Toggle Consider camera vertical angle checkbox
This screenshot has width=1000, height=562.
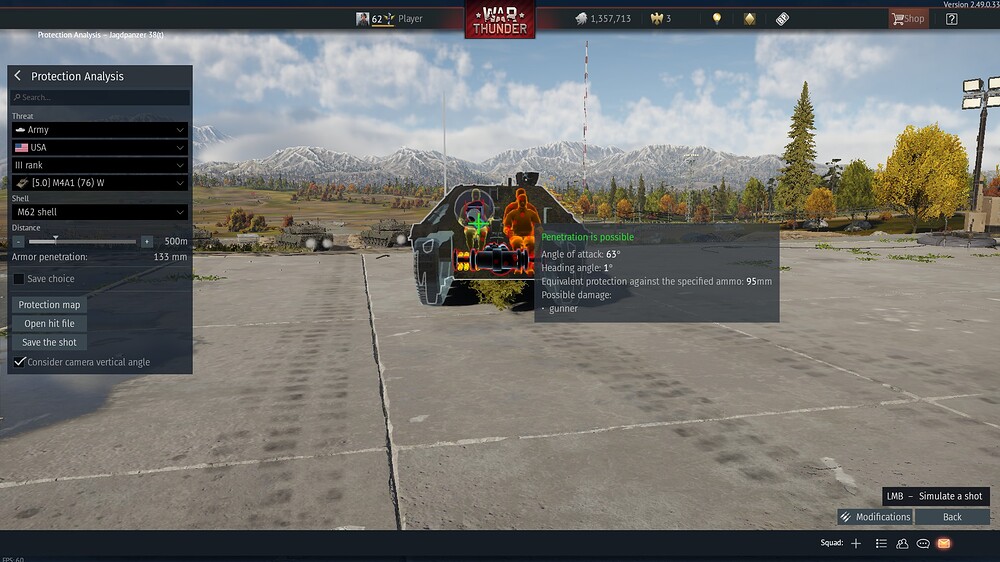pyautogui.click(x=20, y=362)
